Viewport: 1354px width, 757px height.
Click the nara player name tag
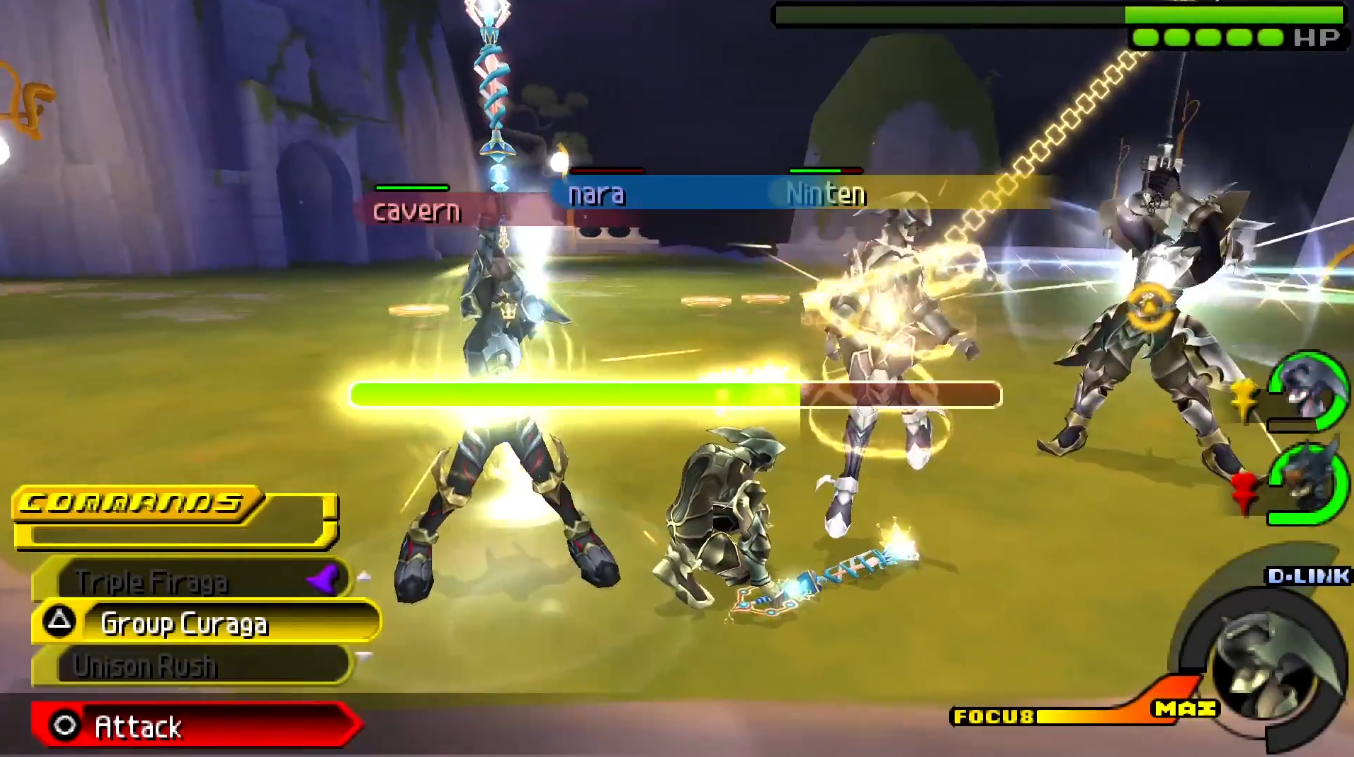[597, 194]
